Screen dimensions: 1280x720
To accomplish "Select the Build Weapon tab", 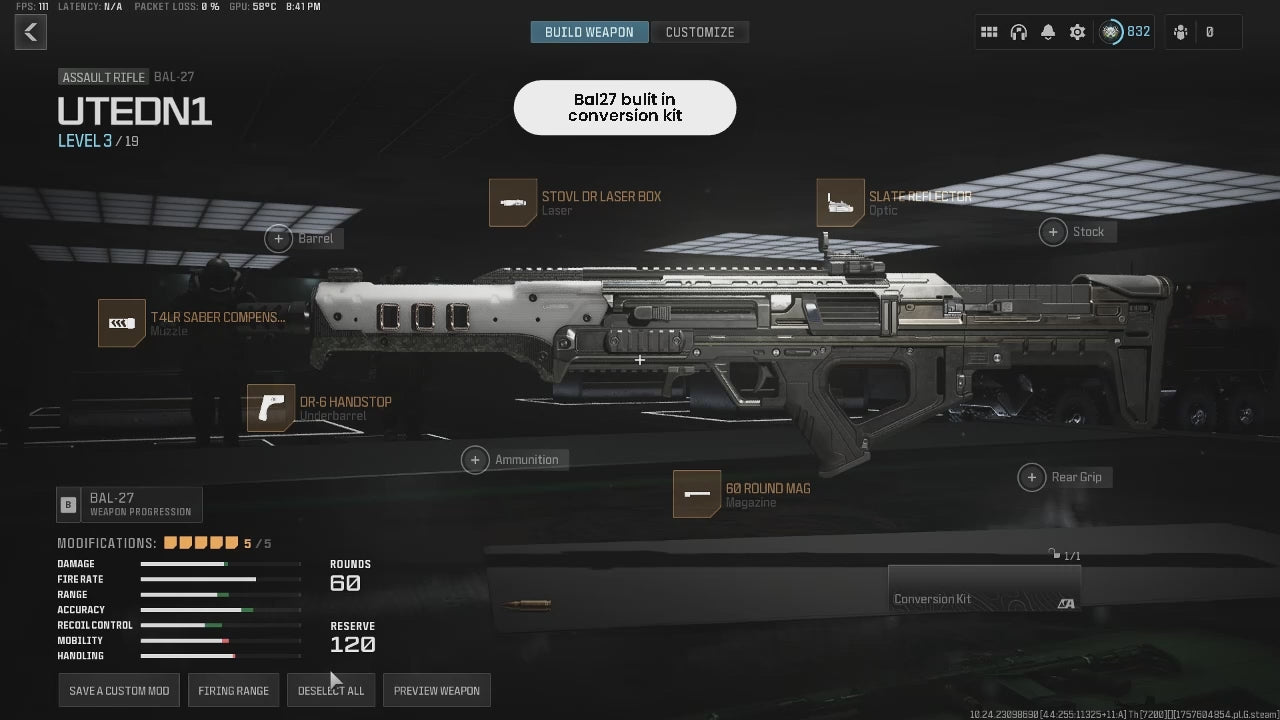I will coord(589,32).
